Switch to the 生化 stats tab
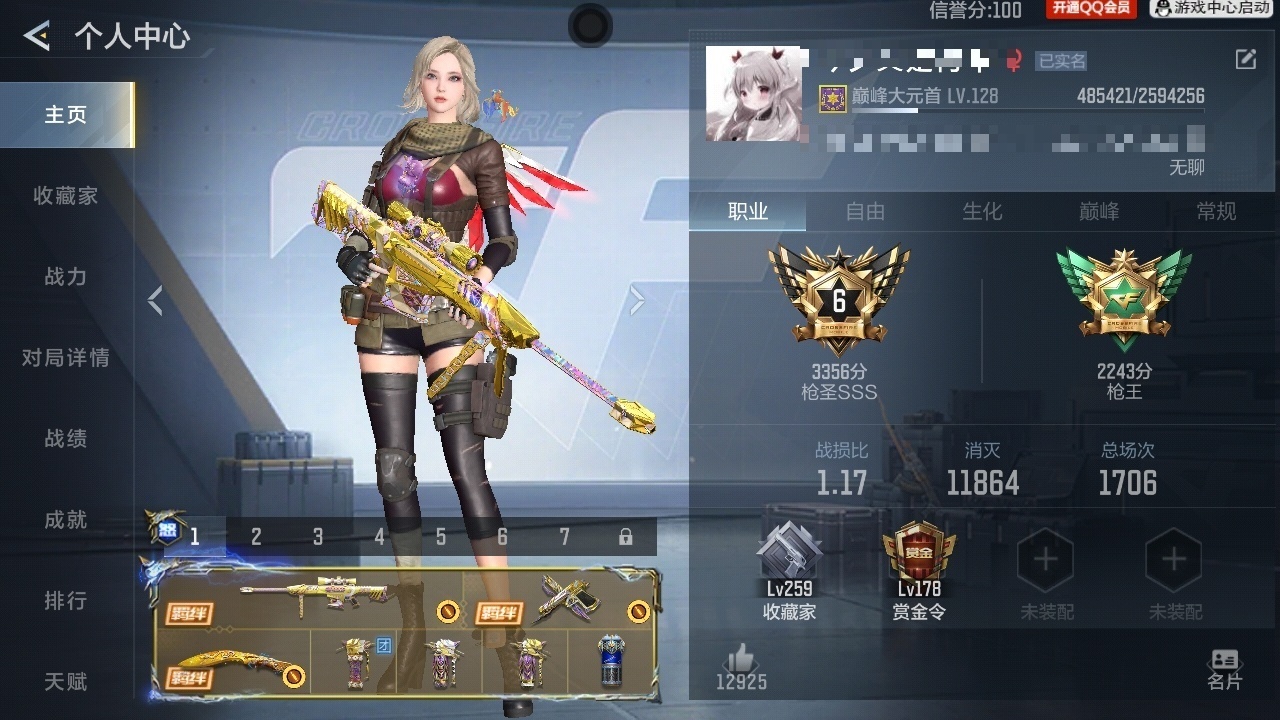This screenshot has width=1280, height=720. tap(982, 211)
